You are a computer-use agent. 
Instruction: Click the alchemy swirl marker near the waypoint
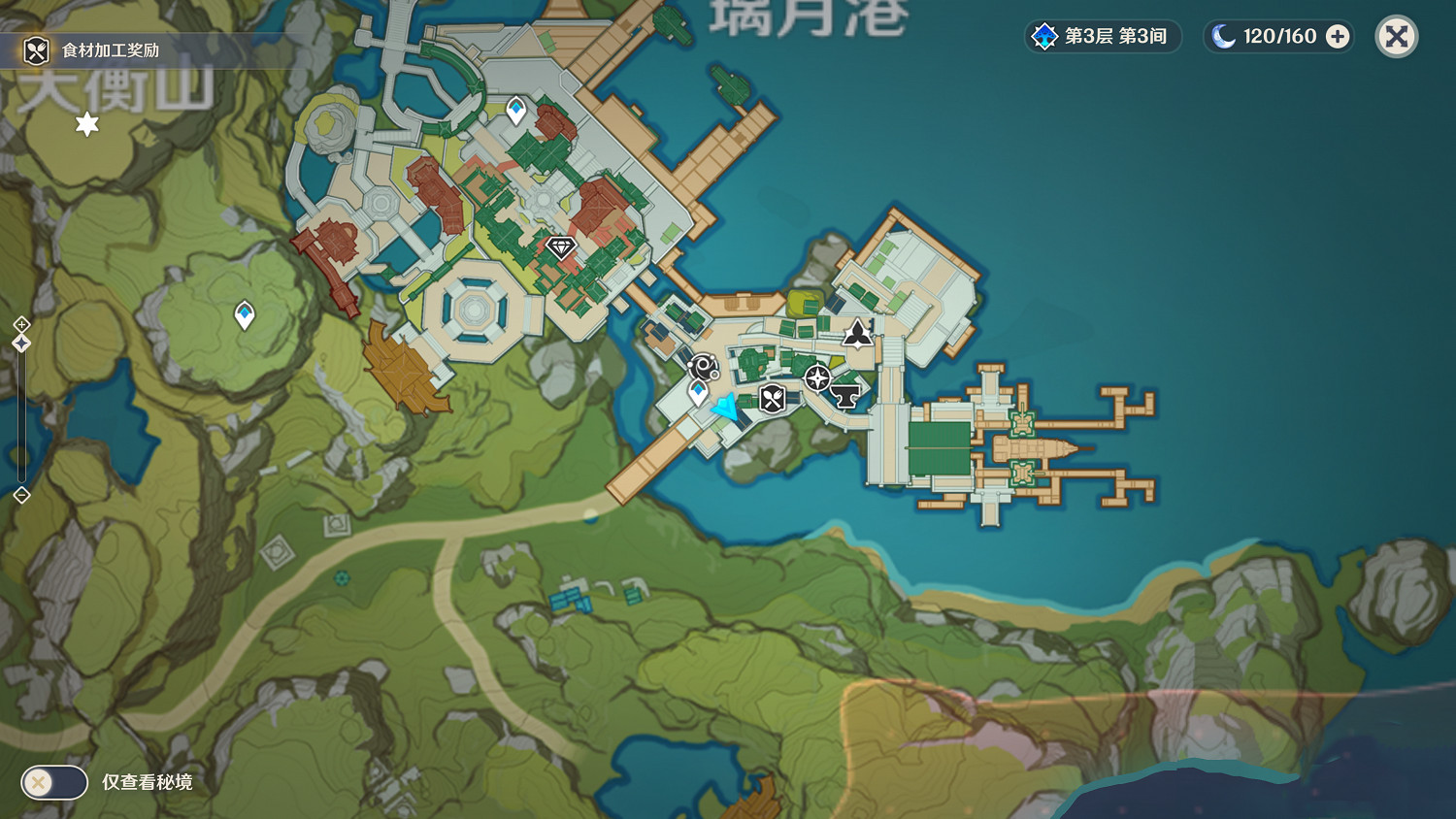tap(702, 365)
